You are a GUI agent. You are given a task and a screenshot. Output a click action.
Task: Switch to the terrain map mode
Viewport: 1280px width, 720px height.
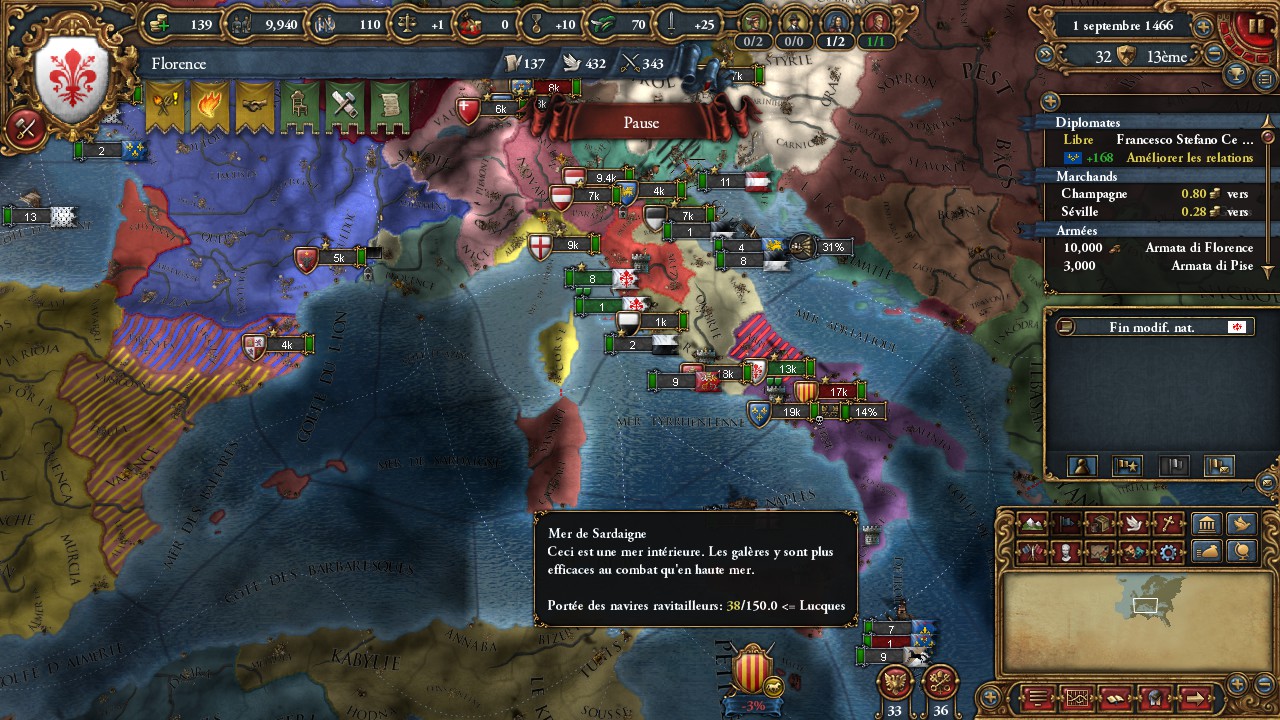pos(1031,523)
